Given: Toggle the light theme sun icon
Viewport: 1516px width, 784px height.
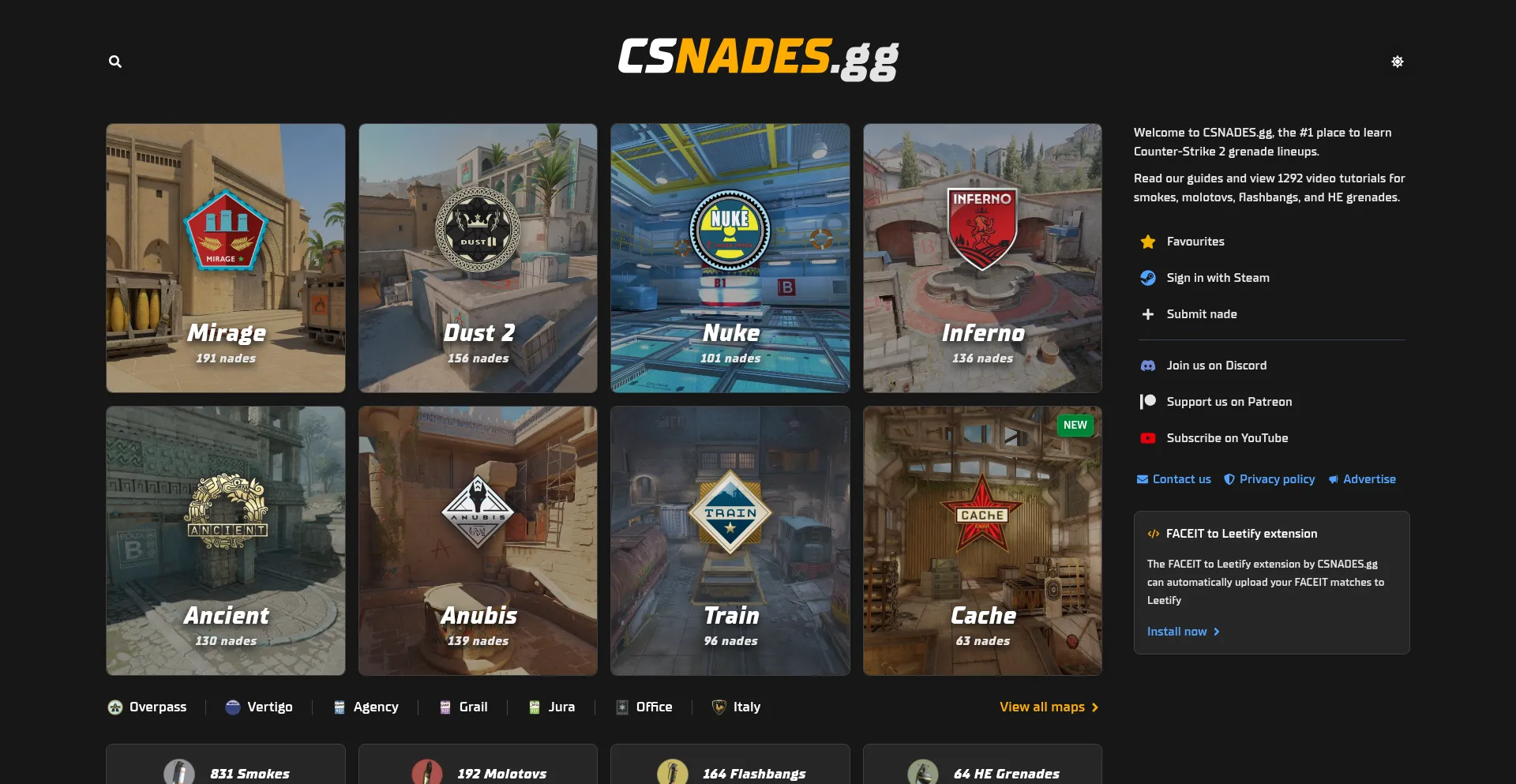Looking at the screenshot, I should (1397, 62).
